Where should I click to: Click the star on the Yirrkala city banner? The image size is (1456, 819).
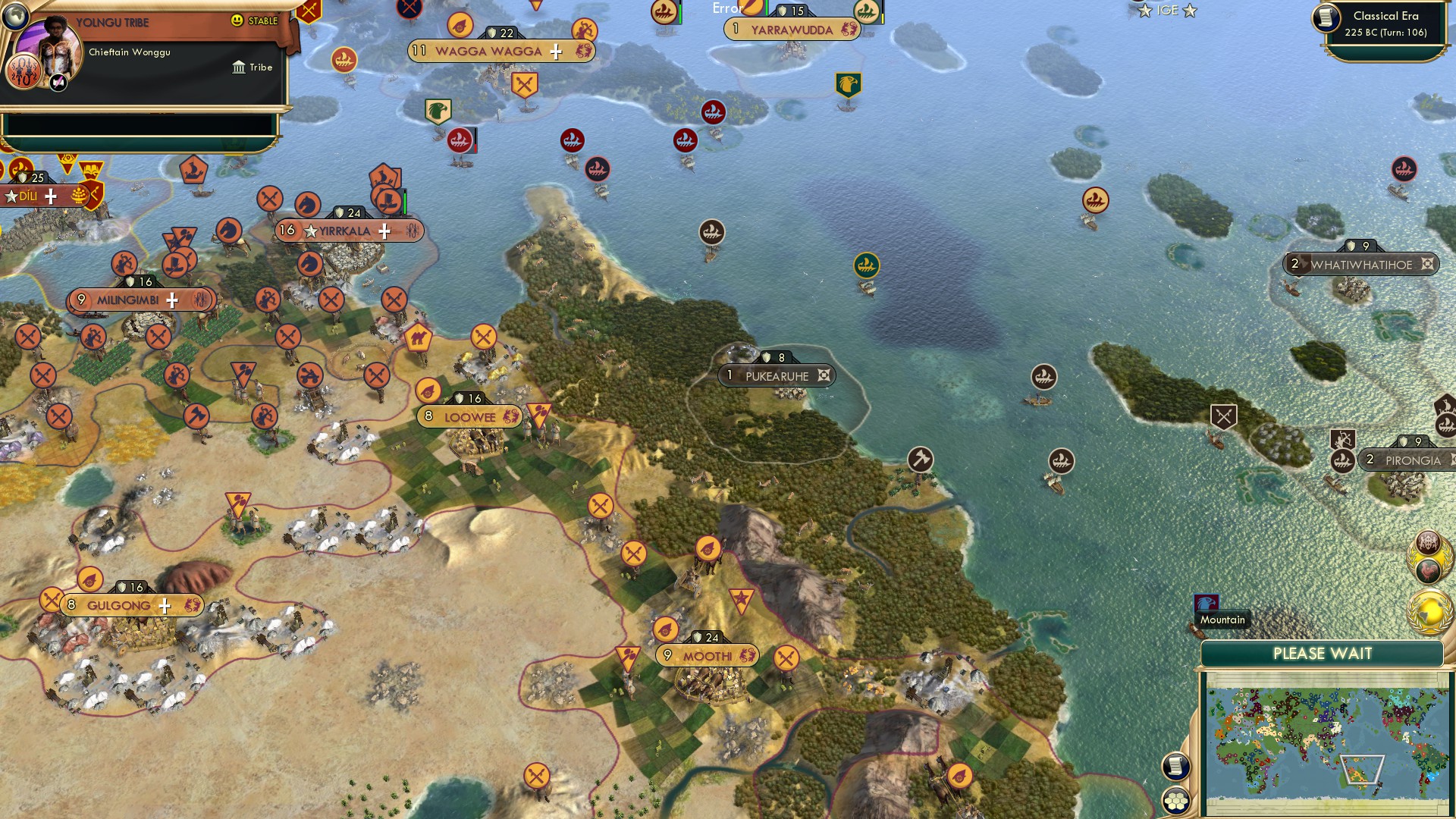point(311,231)
